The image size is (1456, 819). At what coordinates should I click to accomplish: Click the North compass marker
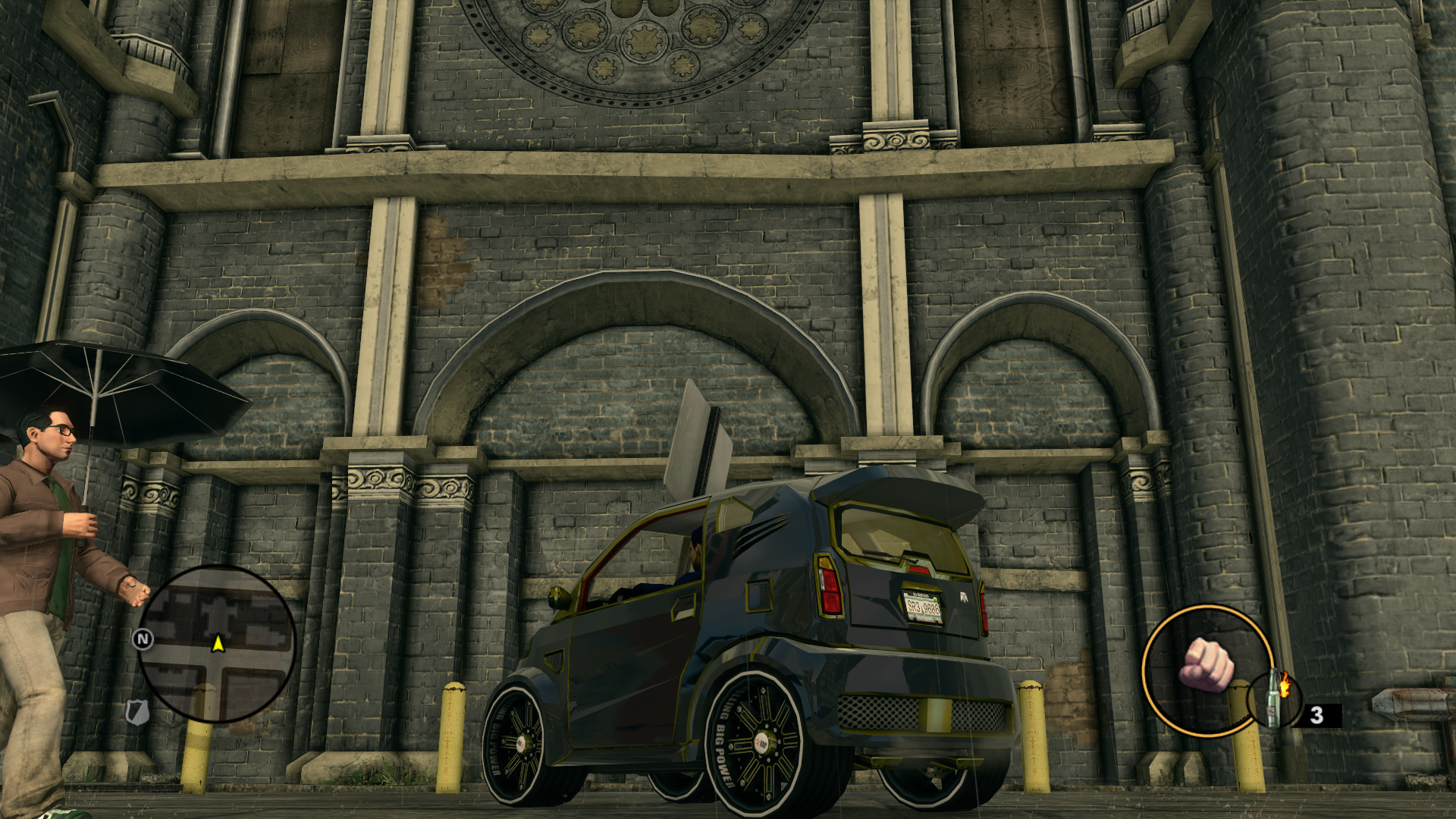pyautogui.click(x=143, y=639)
